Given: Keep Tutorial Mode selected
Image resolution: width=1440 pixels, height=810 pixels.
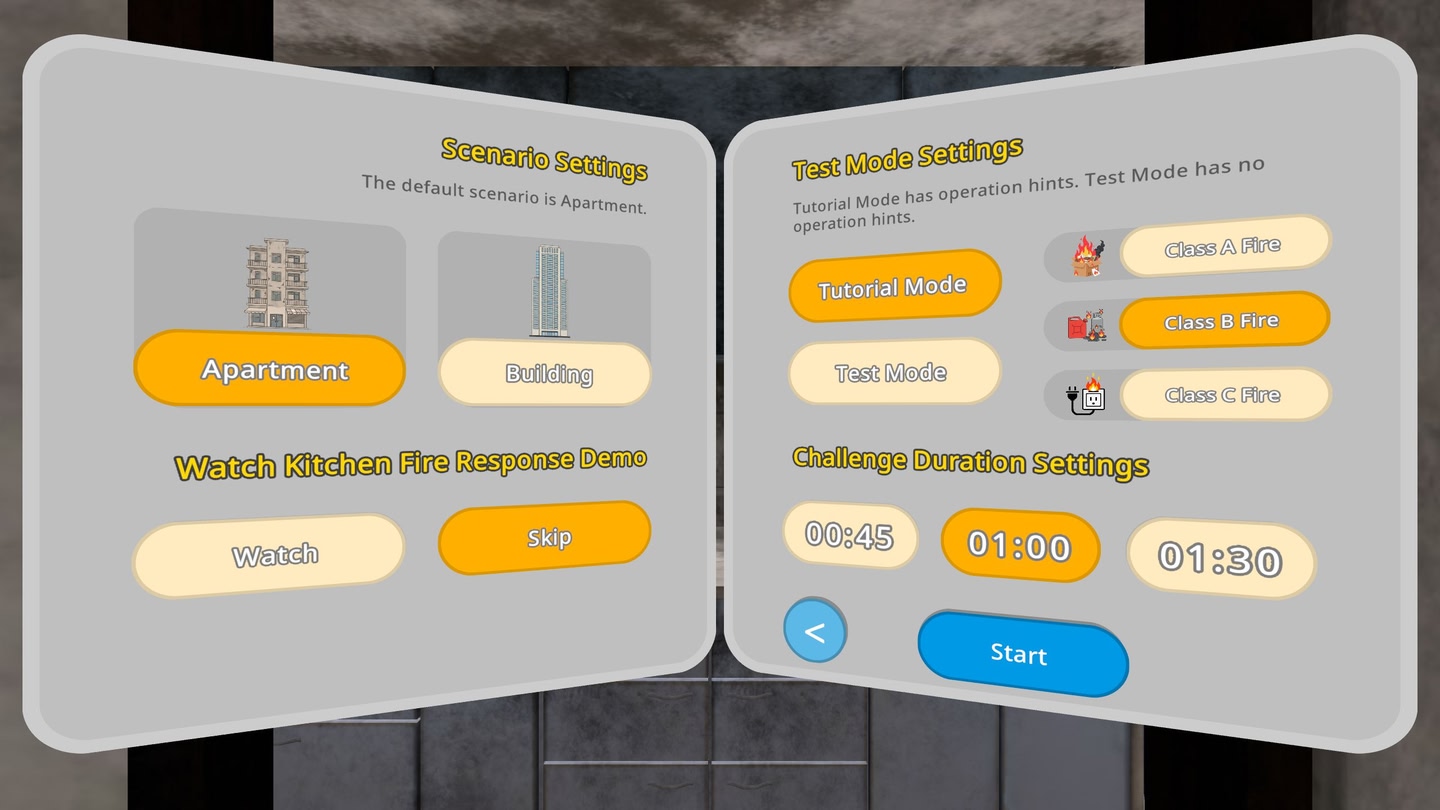Looking at the screenshot, I should pos(893,286).
